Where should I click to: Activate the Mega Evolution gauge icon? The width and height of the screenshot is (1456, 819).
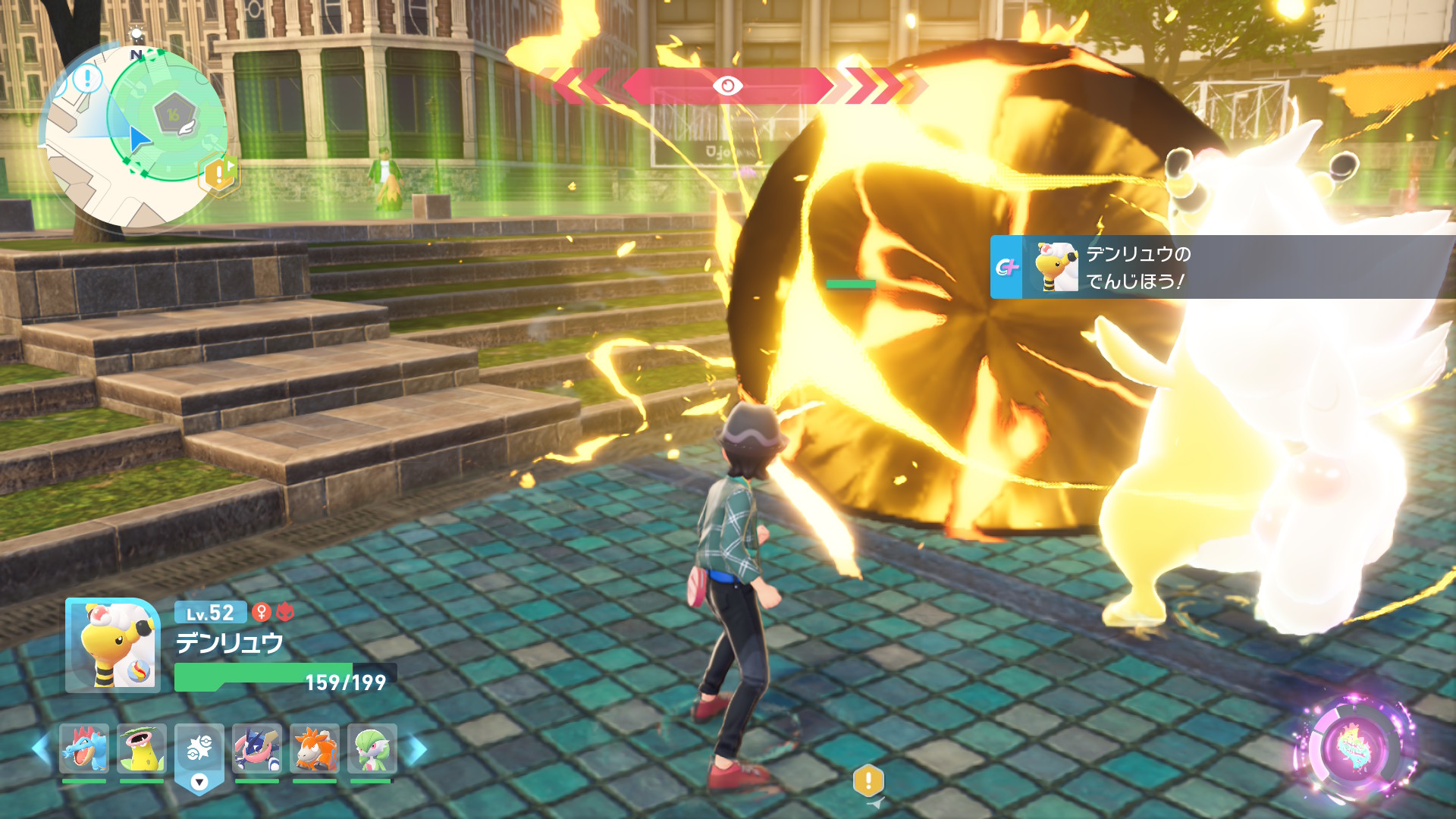pos(1355,748)
